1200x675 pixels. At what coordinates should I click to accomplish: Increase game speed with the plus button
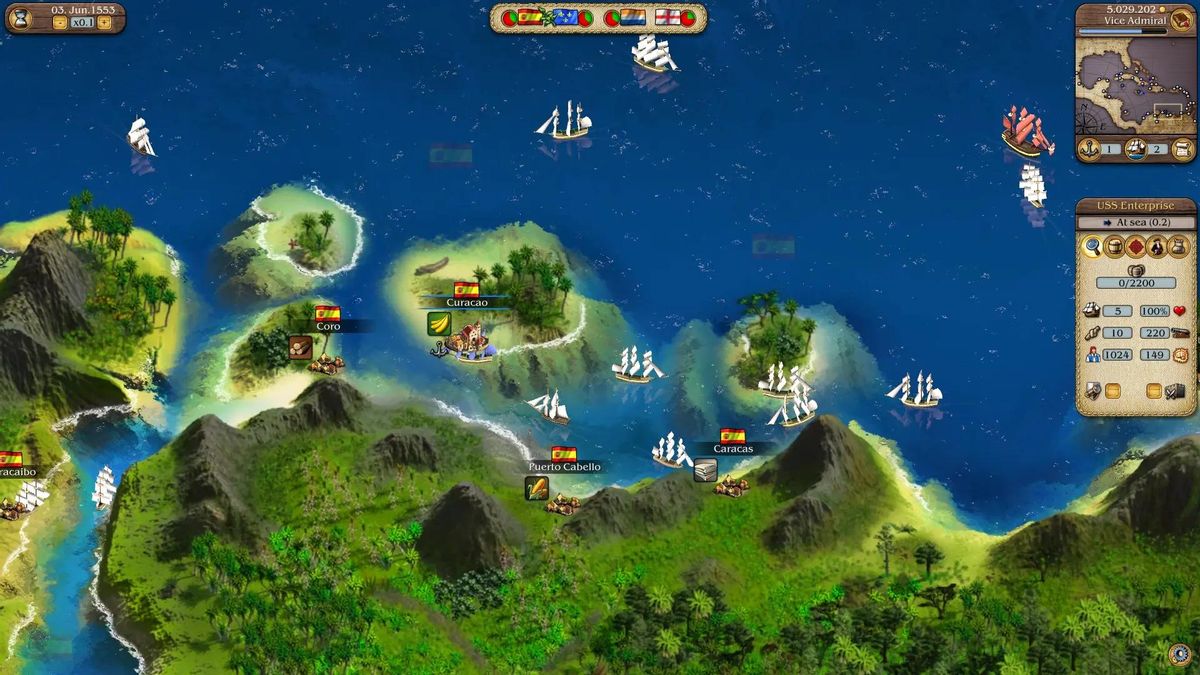click(104, 22)
